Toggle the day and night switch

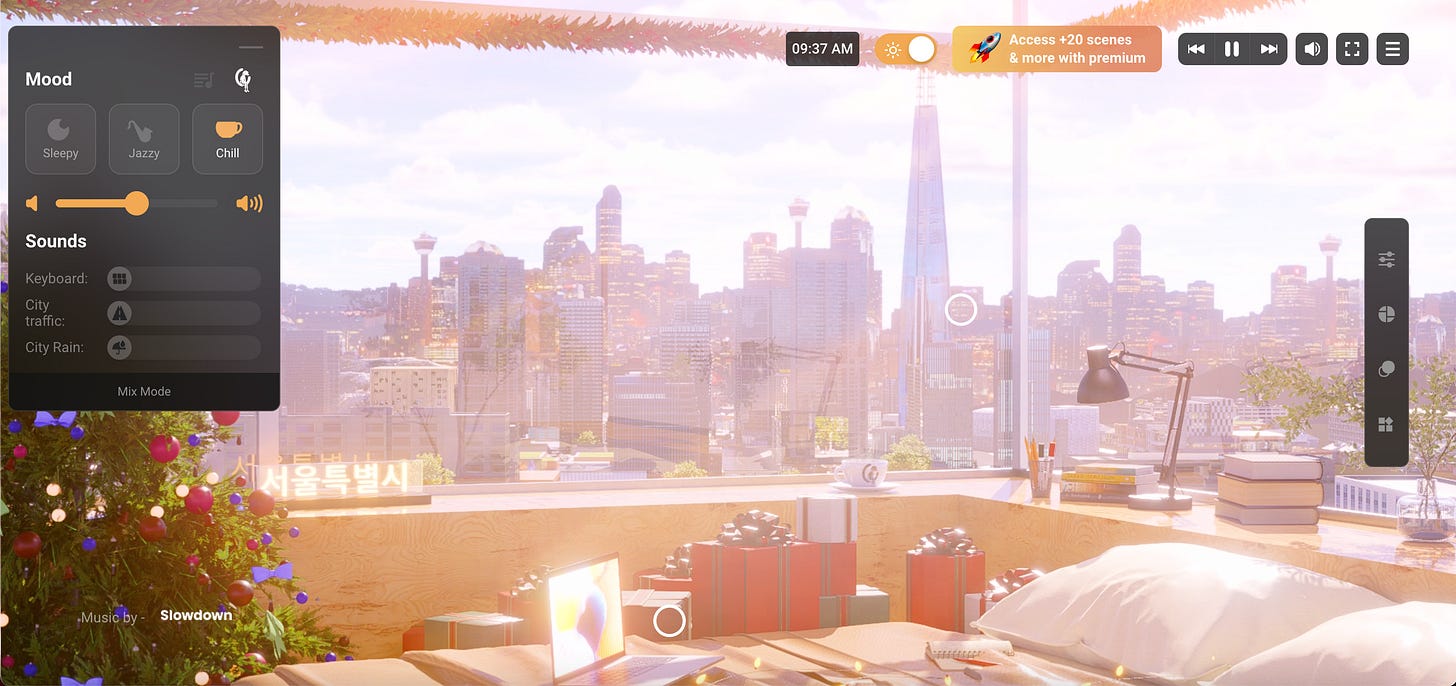(x=906, y=49)
